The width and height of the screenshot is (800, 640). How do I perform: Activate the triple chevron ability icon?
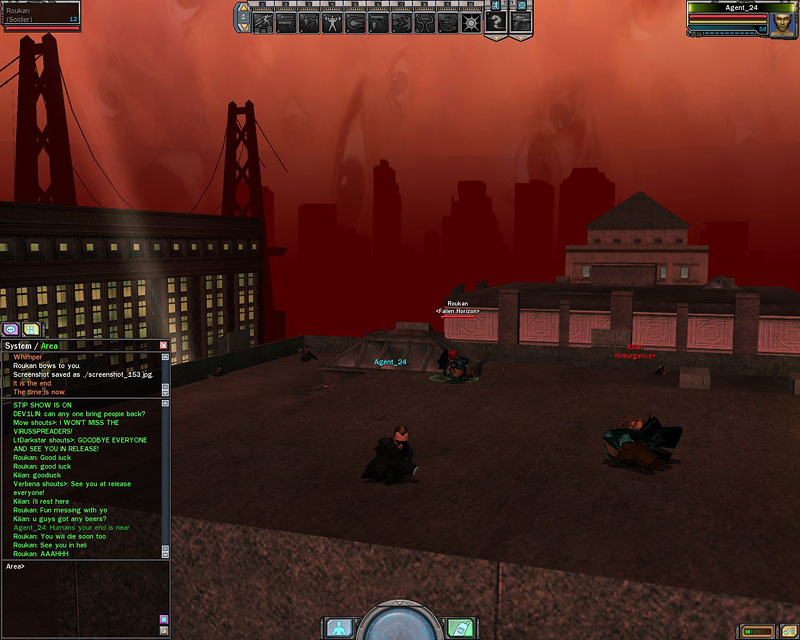[x=401, y=21]
